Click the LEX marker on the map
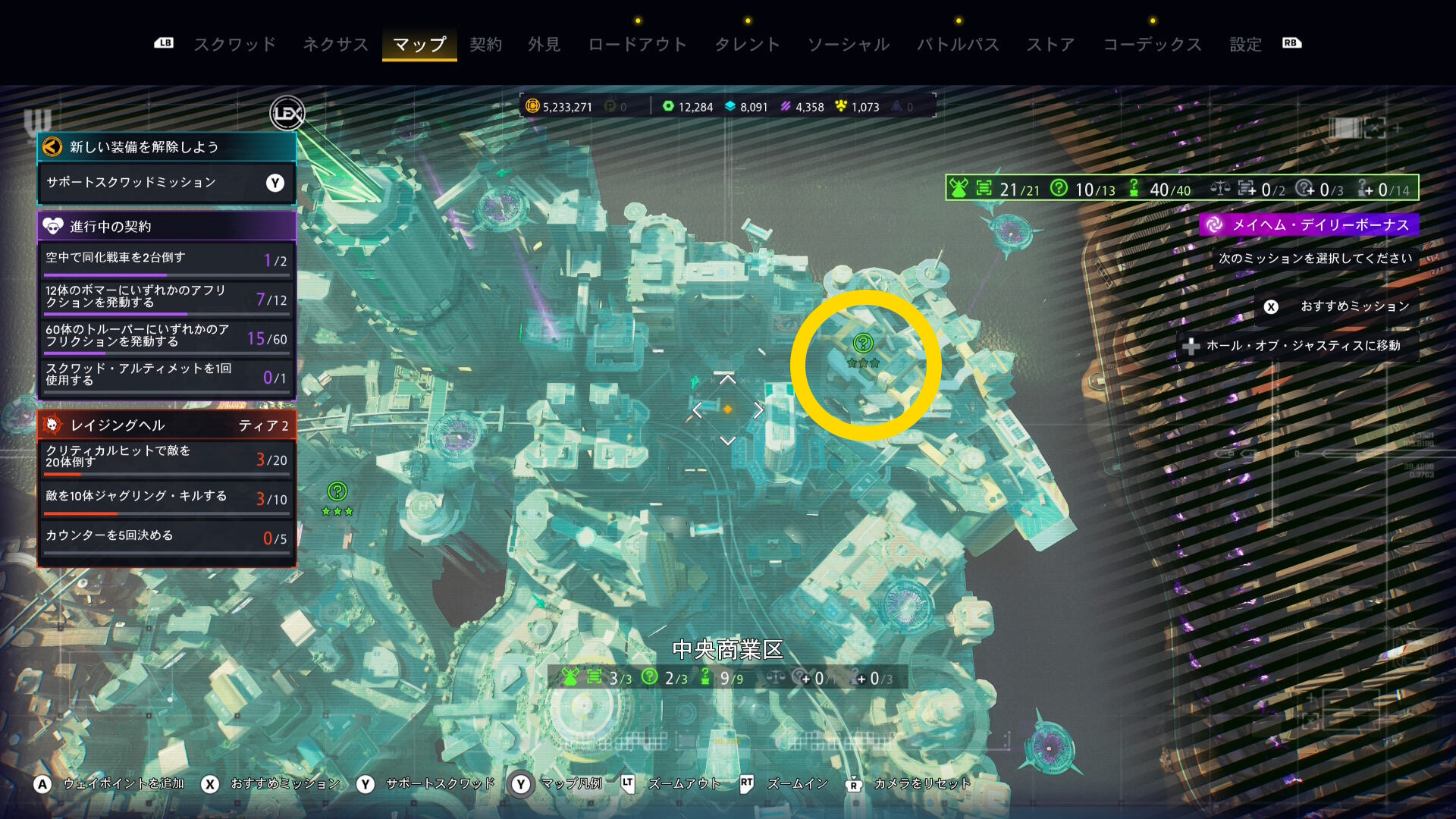Viewport: 1456px width, 819px height. pyautogui.click(x=287, y=114)
